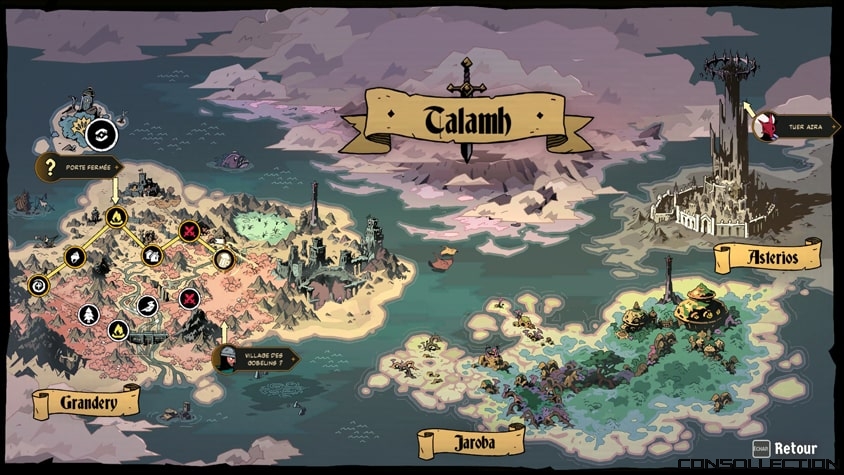Select the Village des Gobelins marker
The height and width of the screenshot is (475, 844).
229,358
